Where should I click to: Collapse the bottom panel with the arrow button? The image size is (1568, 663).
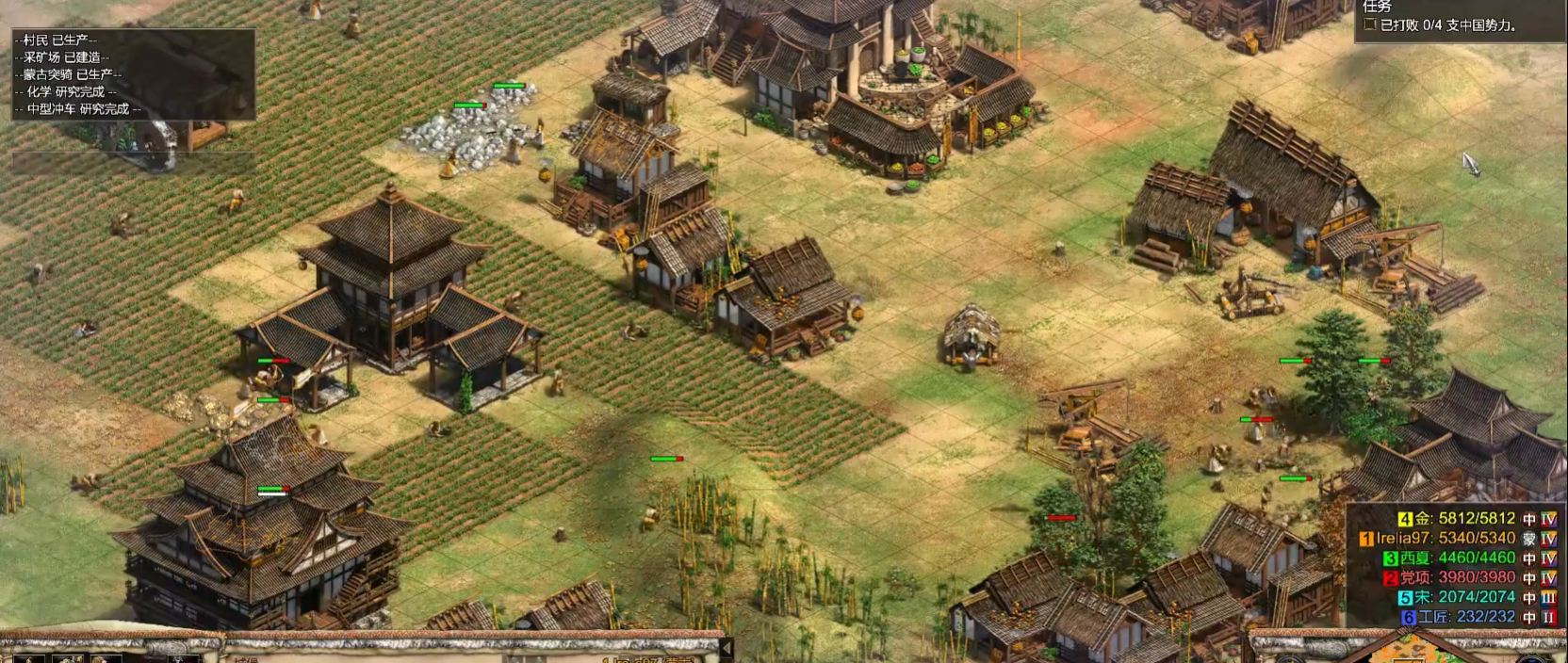[727, 648]
